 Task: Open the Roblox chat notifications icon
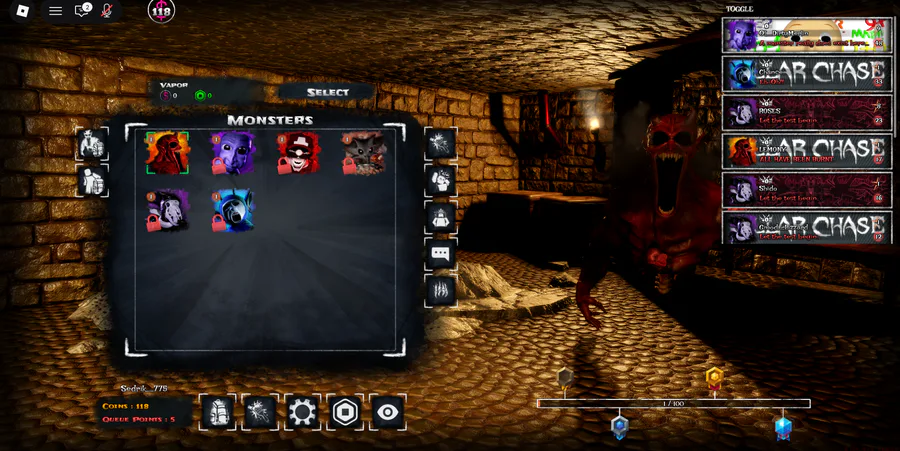(82, 11)
